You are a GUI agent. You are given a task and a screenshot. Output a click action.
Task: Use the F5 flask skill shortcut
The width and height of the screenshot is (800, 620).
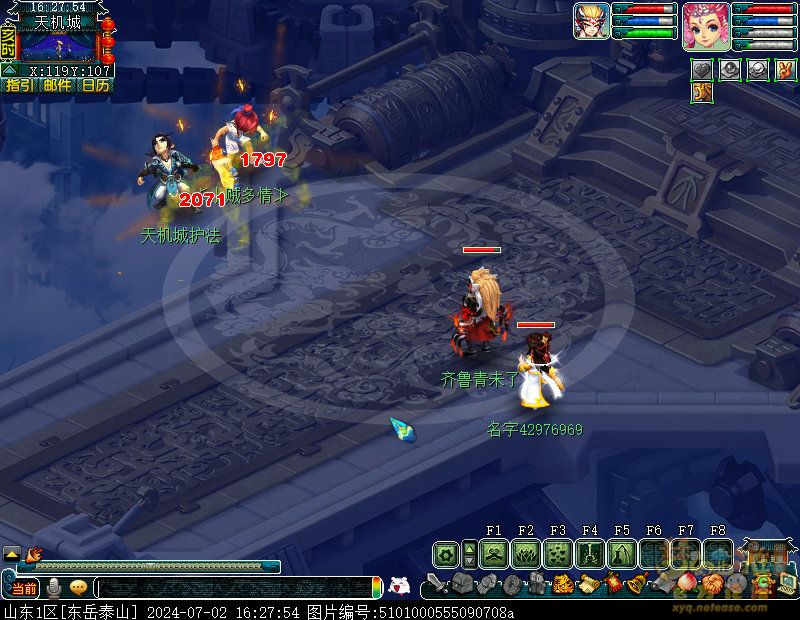click(622, 554)
